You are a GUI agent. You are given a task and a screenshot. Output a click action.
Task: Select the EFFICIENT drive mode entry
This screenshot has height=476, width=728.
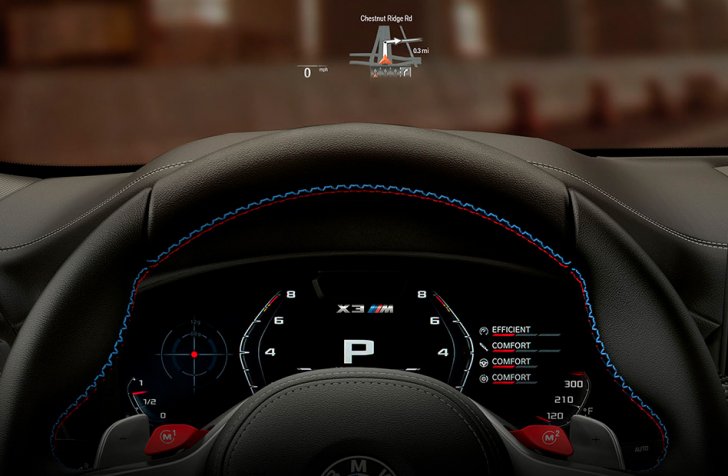coord(510,330)
